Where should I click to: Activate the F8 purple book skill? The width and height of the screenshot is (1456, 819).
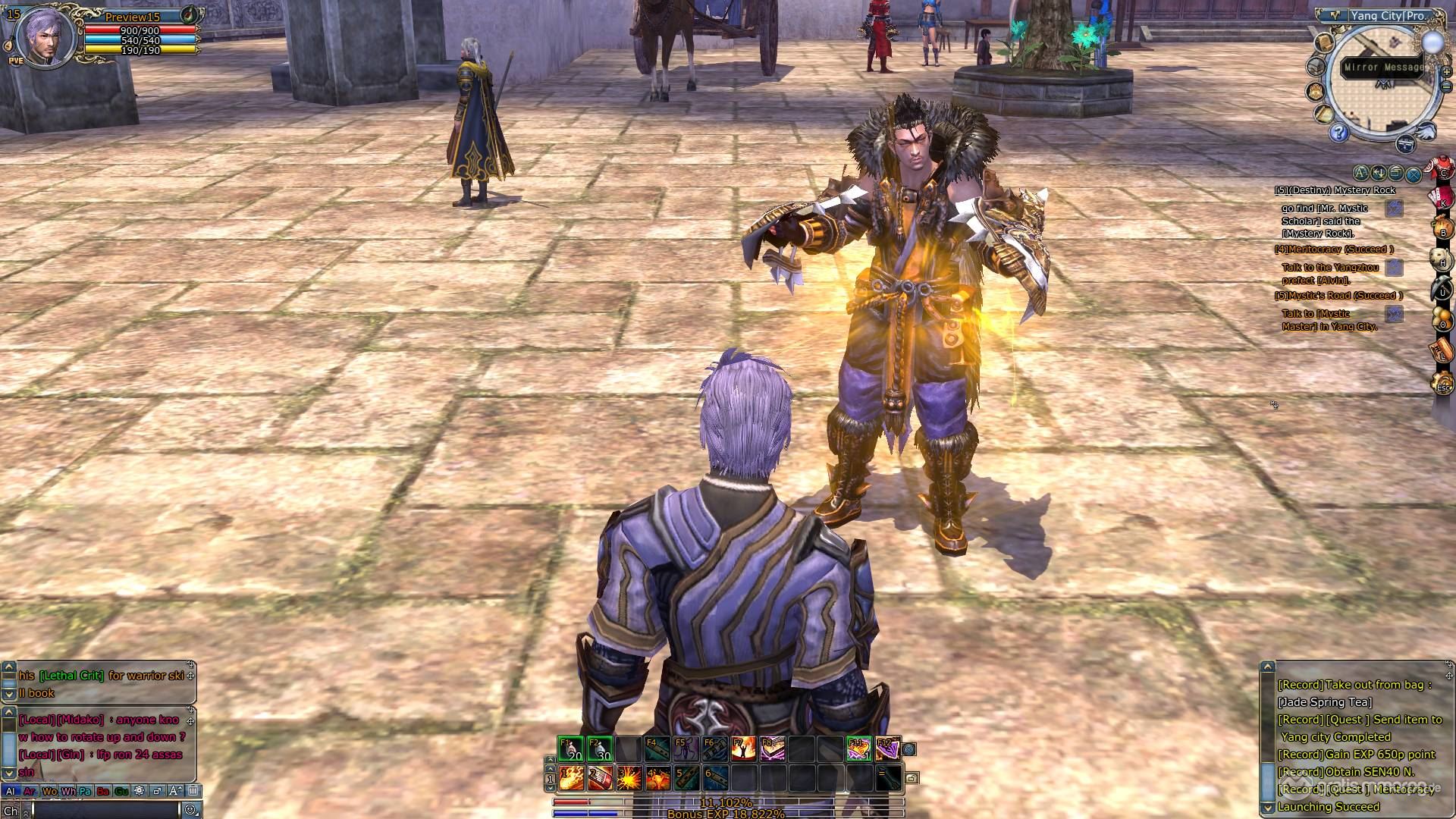(773, 749)
